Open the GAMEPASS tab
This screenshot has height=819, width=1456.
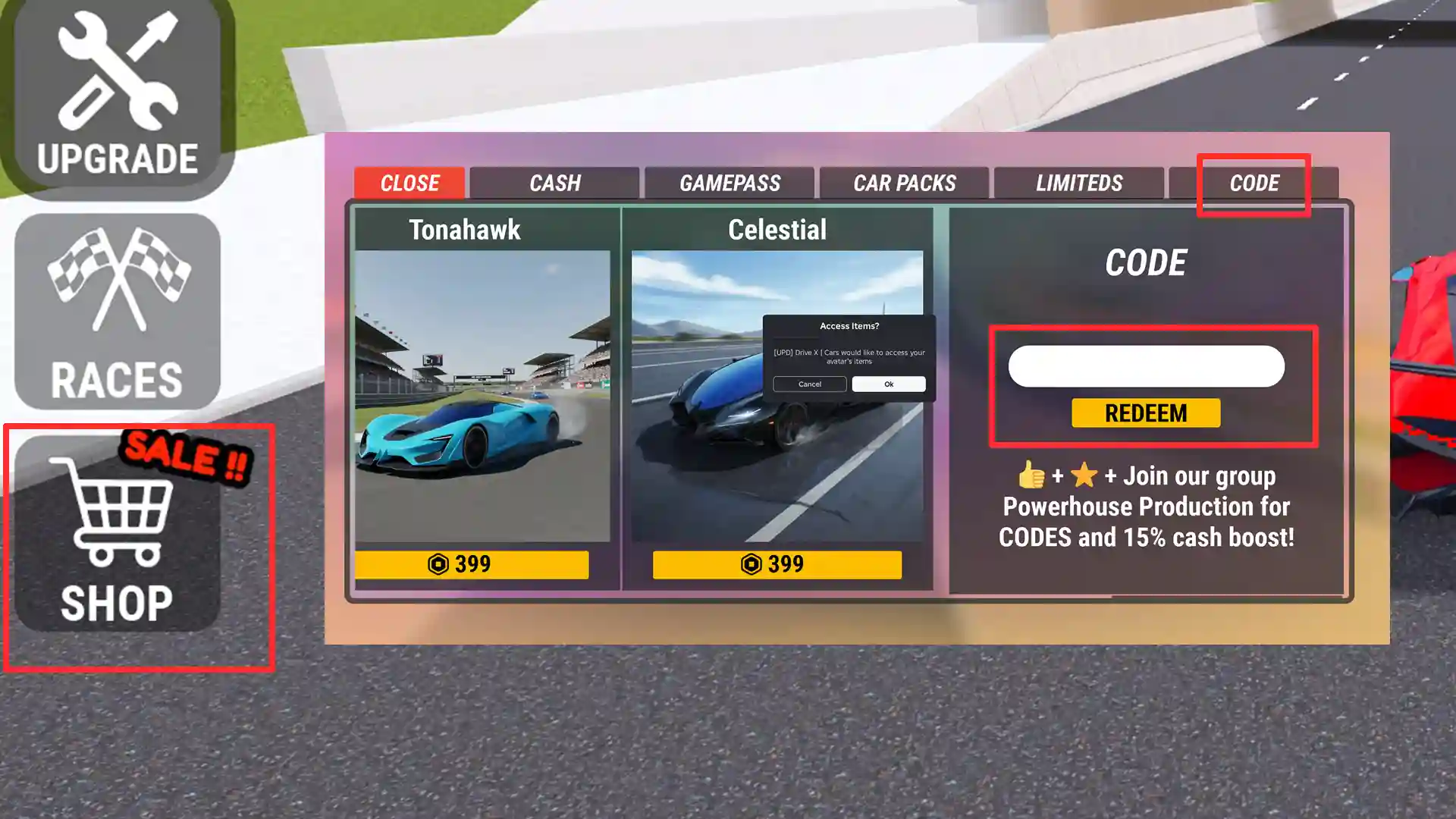[x=730, y=183]
